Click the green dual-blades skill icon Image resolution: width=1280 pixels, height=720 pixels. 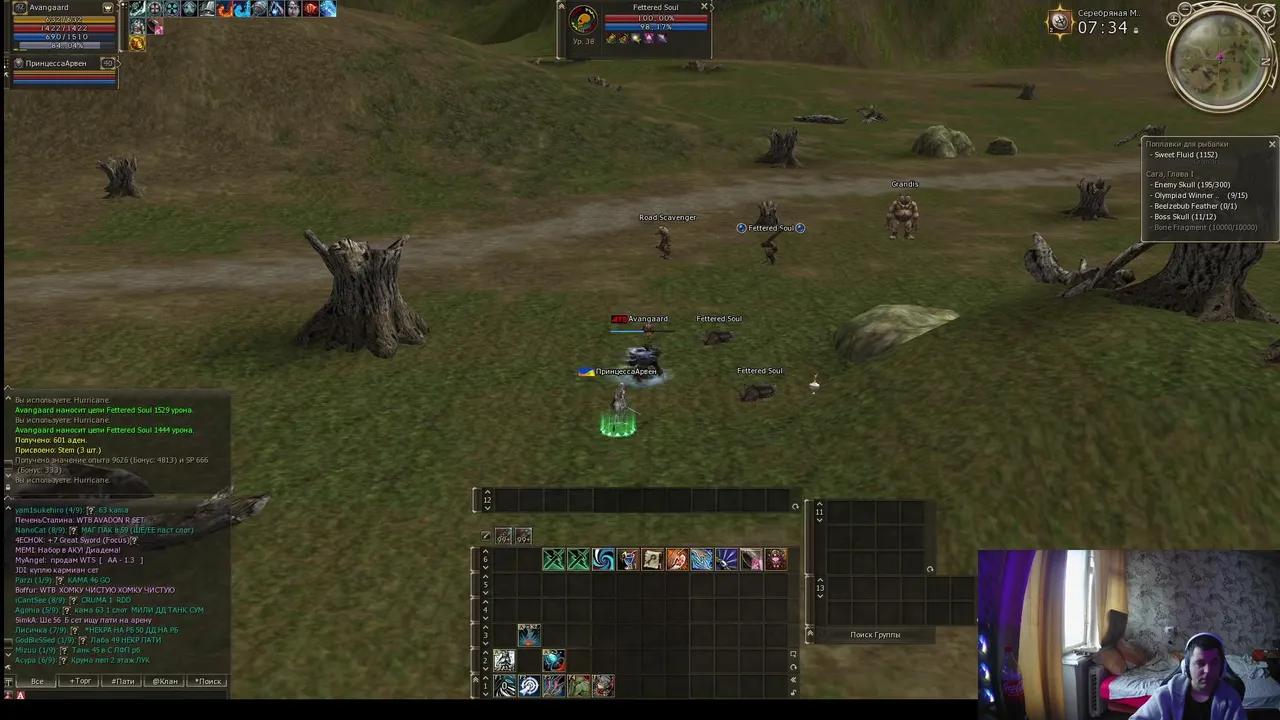click(553, 561)
